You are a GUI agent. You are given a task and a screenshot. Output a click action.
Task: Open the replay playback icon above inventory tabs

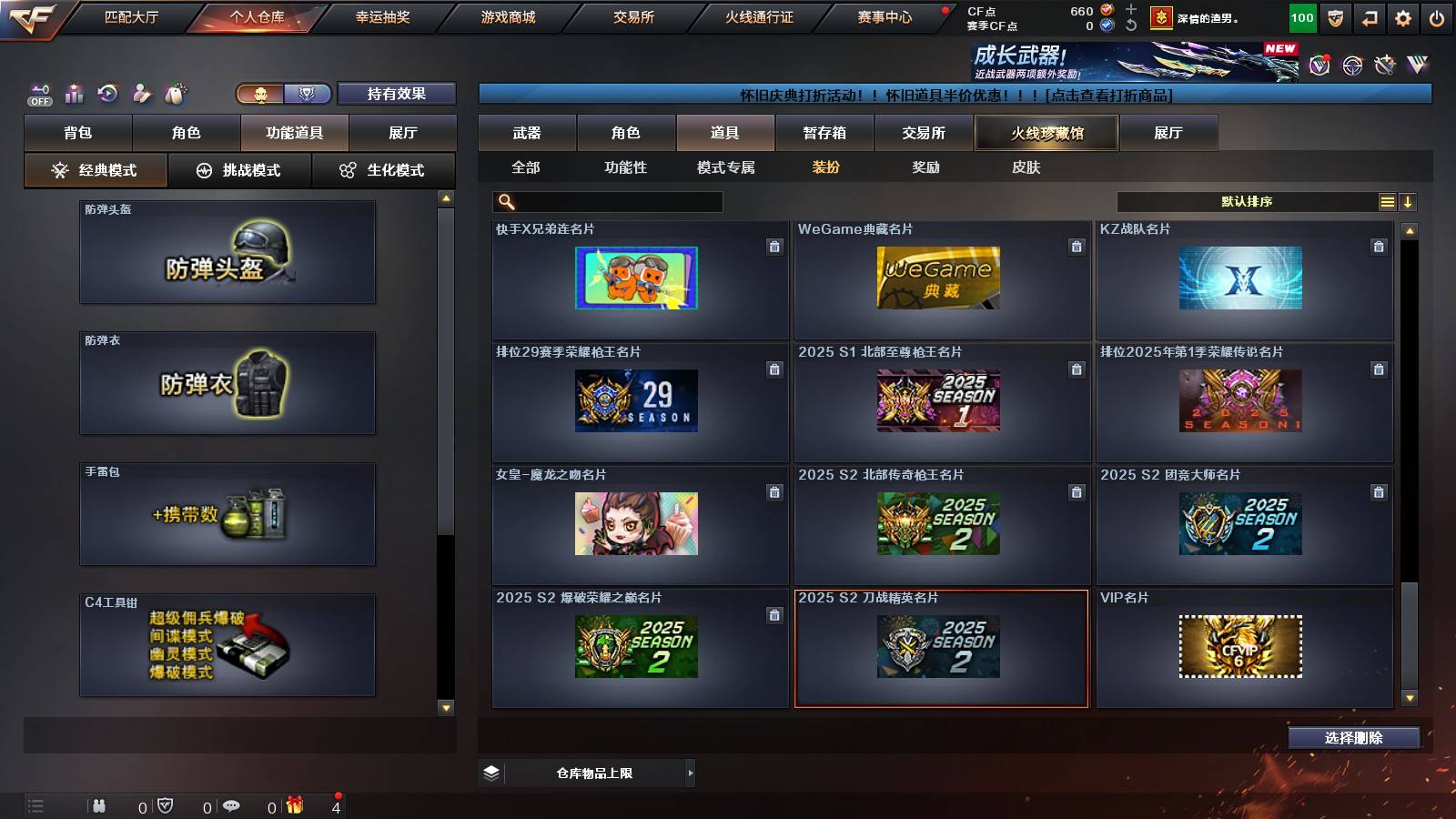(x=108, y=92)
